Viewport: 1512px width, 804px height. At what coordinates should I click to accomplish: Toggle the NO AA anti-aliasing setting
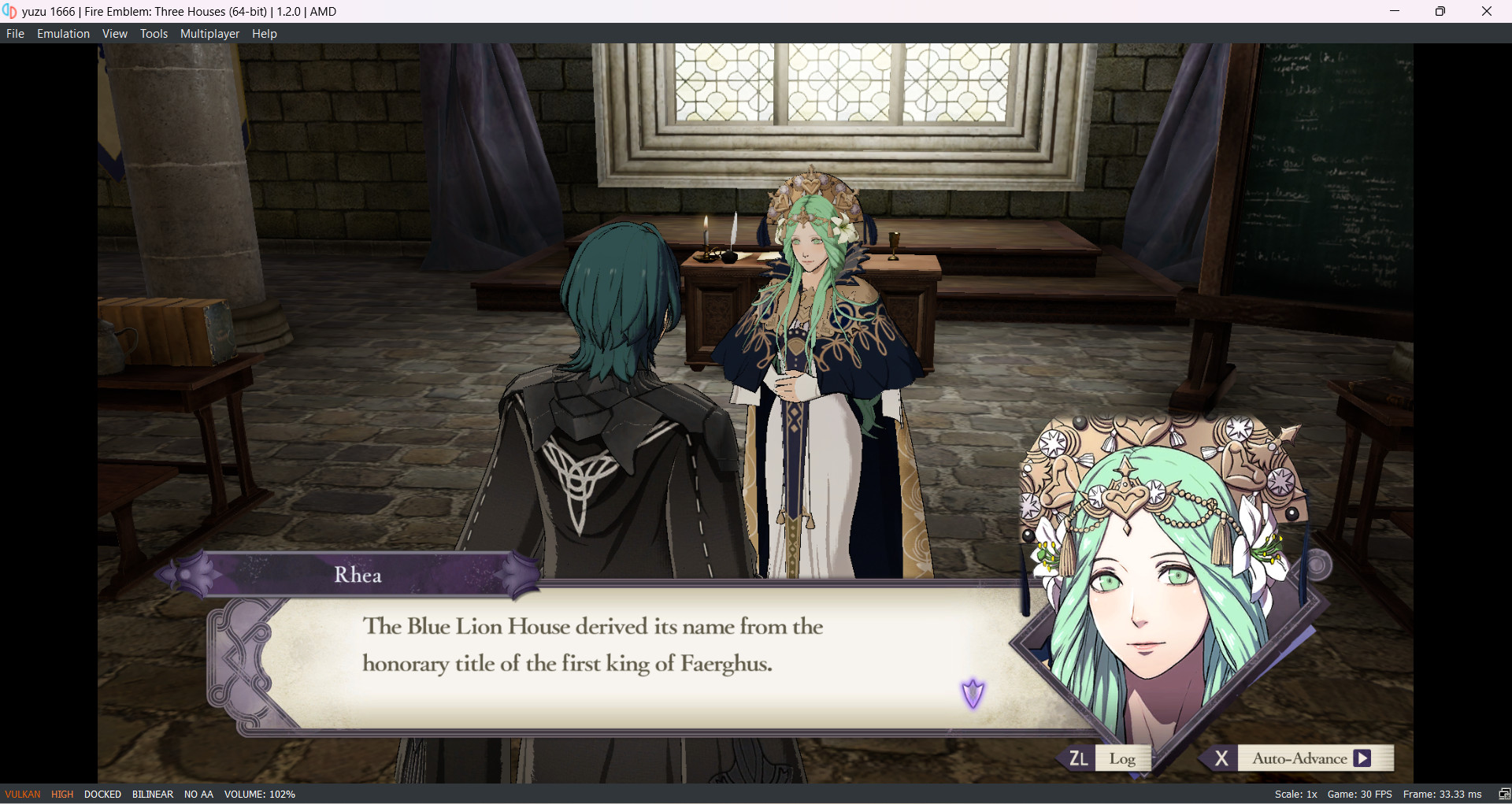pyautogui.click(x=198, y=794)
